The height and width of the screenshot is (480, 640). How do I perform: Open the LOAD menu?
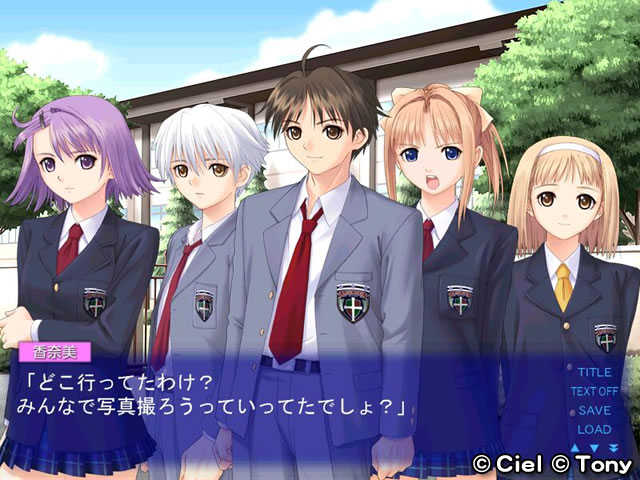pyautogui.click(x=594, y=429)
